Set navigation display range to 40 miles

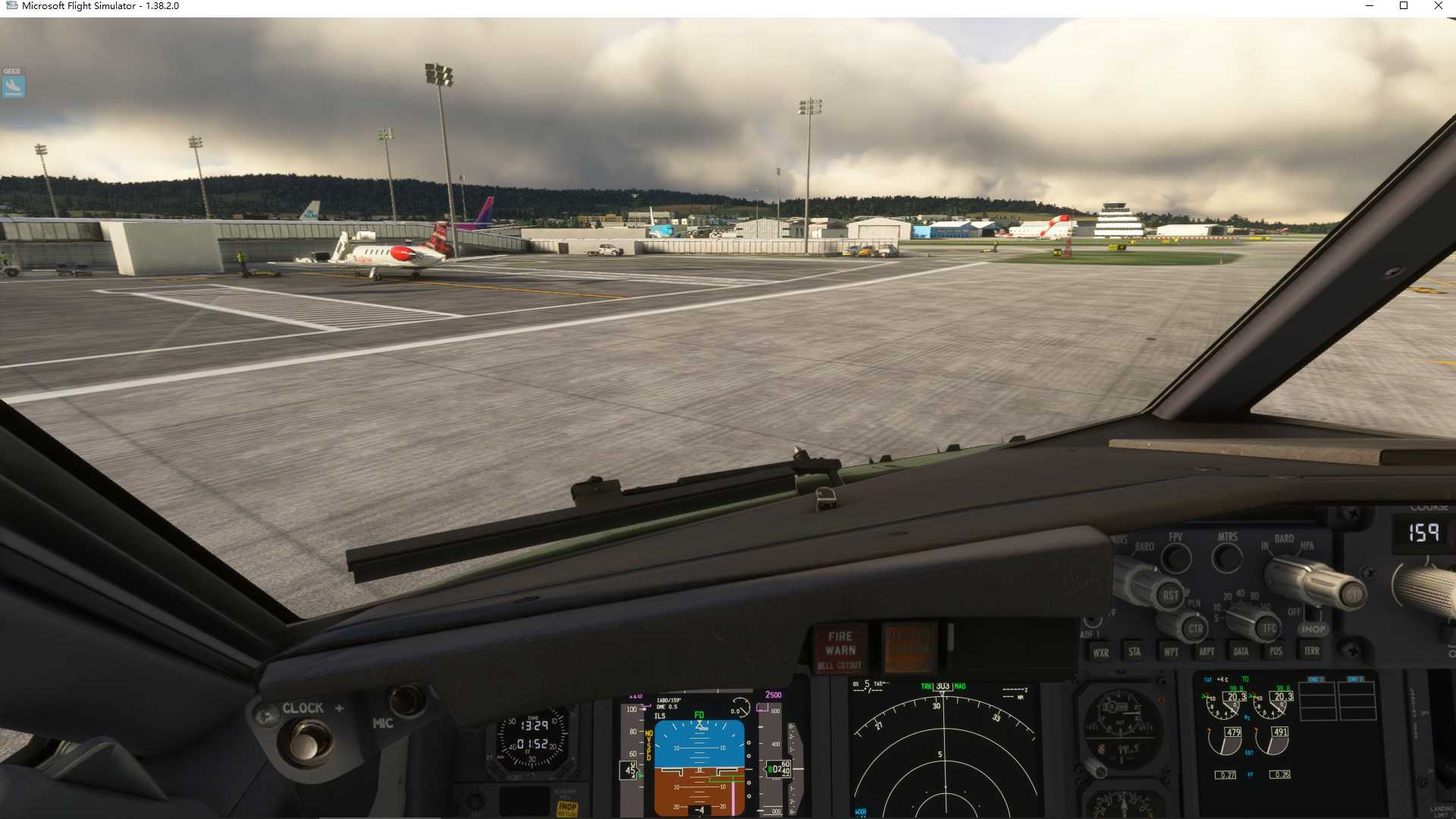[1240, 594]
